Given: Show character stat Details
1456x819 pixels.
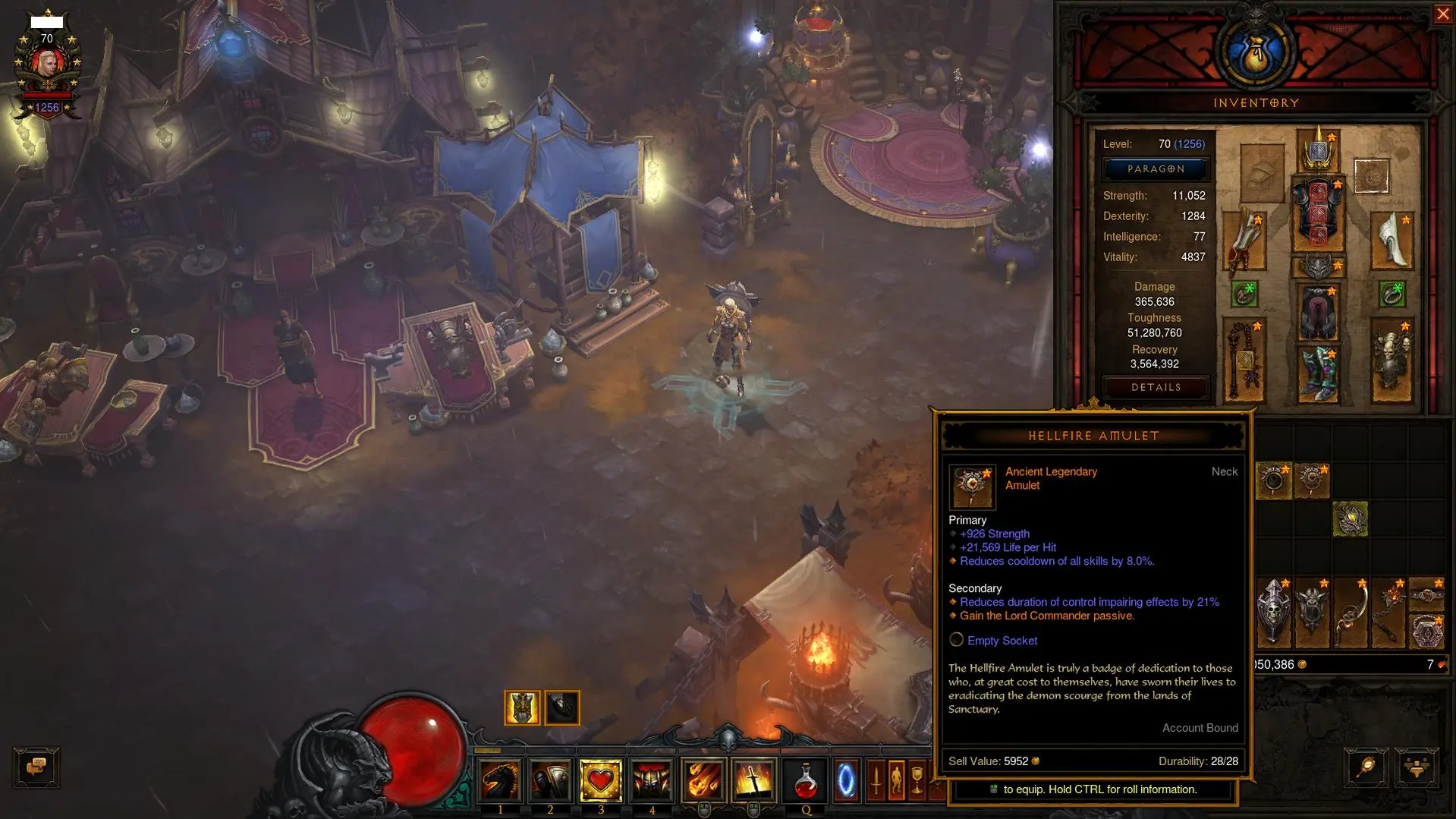Looking at the screenshot, I should (x=1156, y=388).
